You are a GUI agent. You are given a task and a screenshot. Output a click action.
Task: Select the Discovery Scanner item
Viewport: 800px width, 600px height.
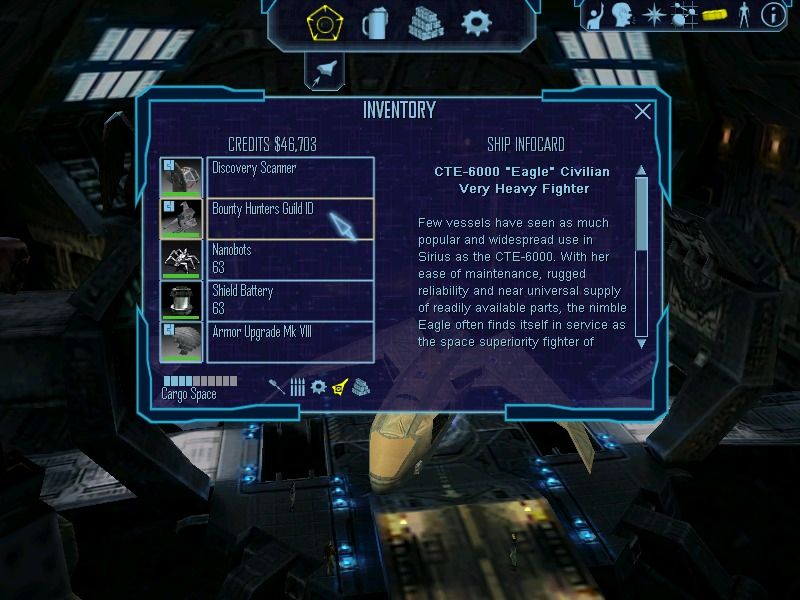click(x=290, y=177)
